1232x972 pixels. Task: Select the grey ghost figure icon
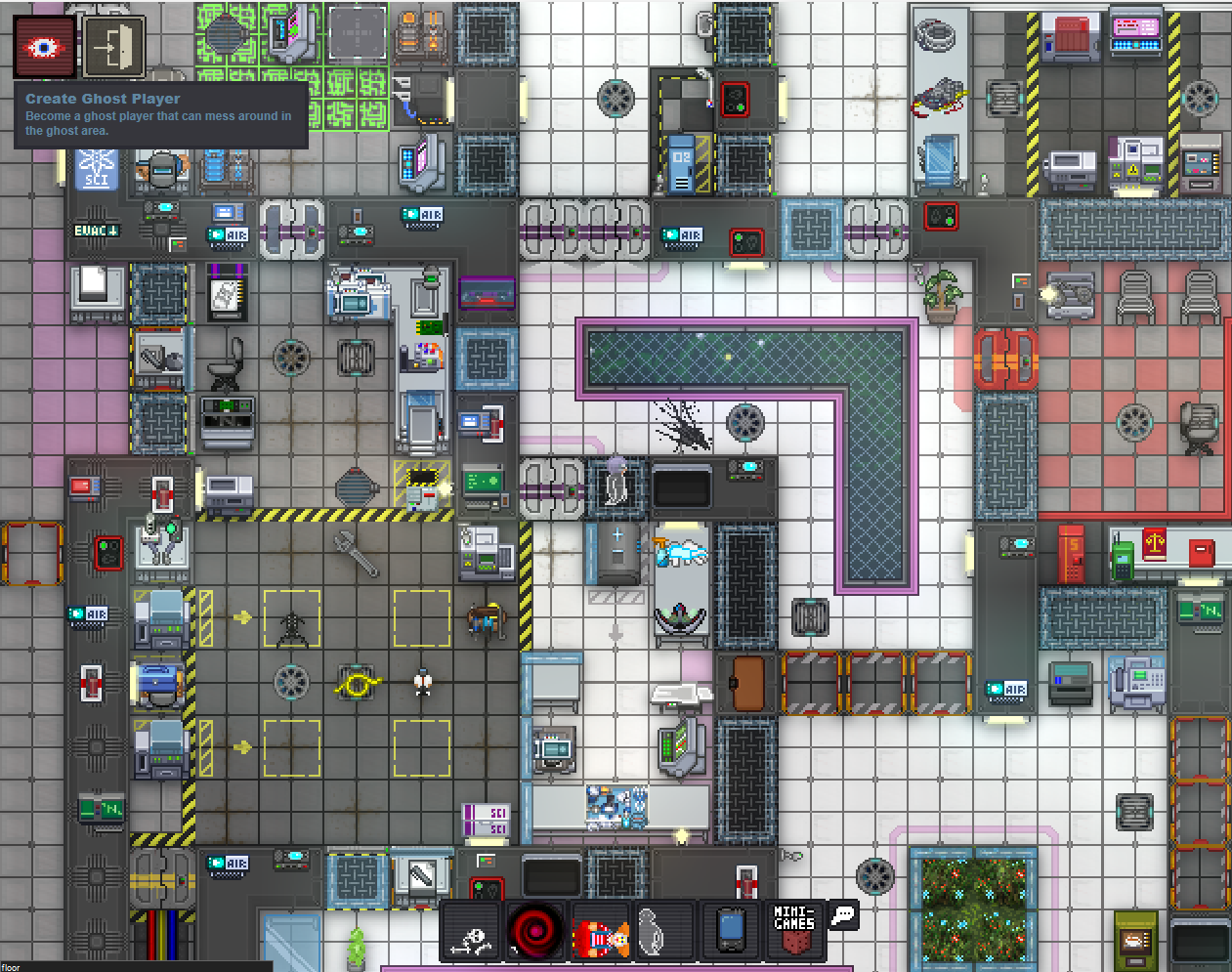(652, 931)
